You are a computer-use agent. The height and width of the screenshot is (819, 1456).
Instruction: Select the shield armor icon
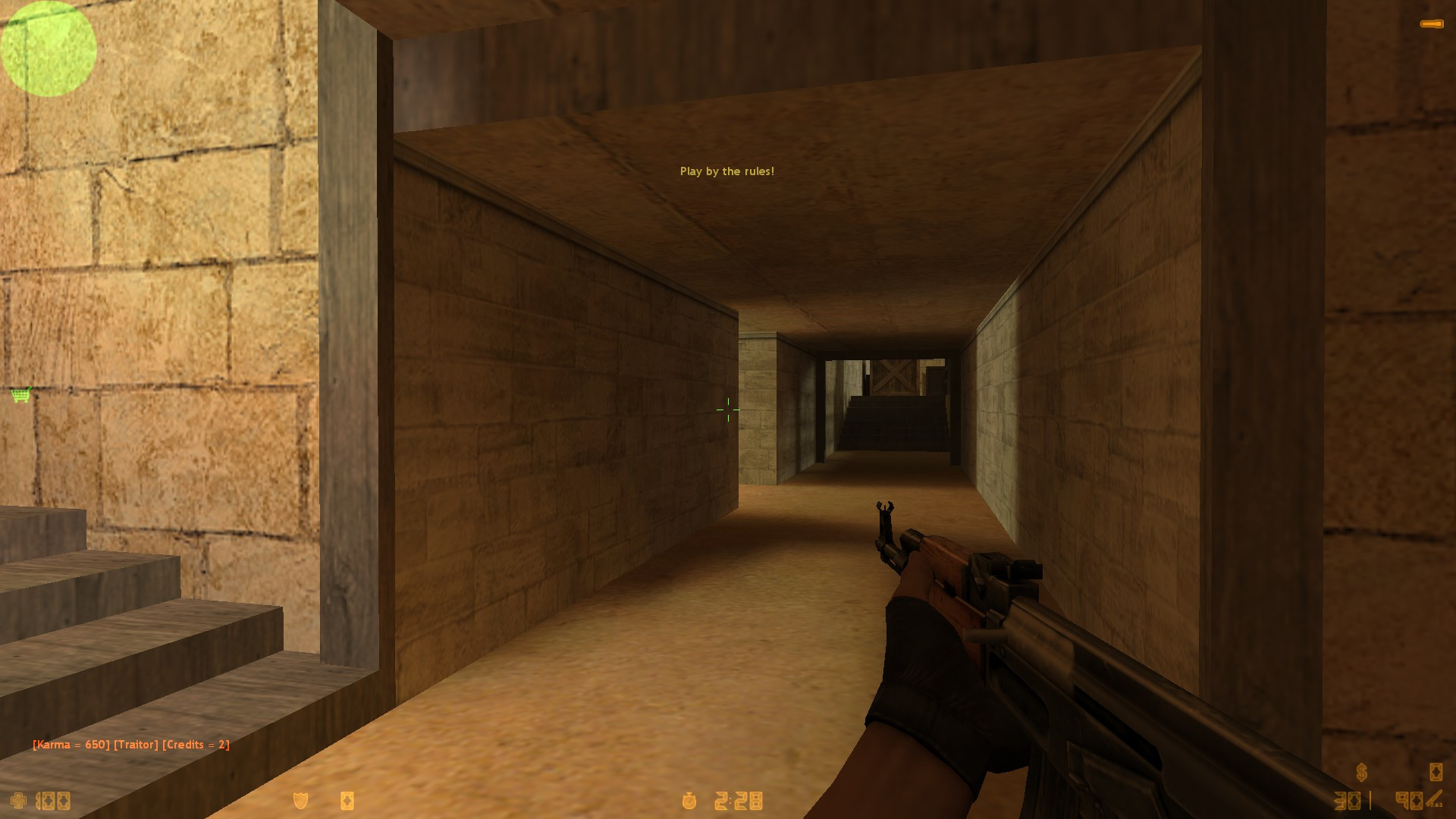tap(301, 801)
